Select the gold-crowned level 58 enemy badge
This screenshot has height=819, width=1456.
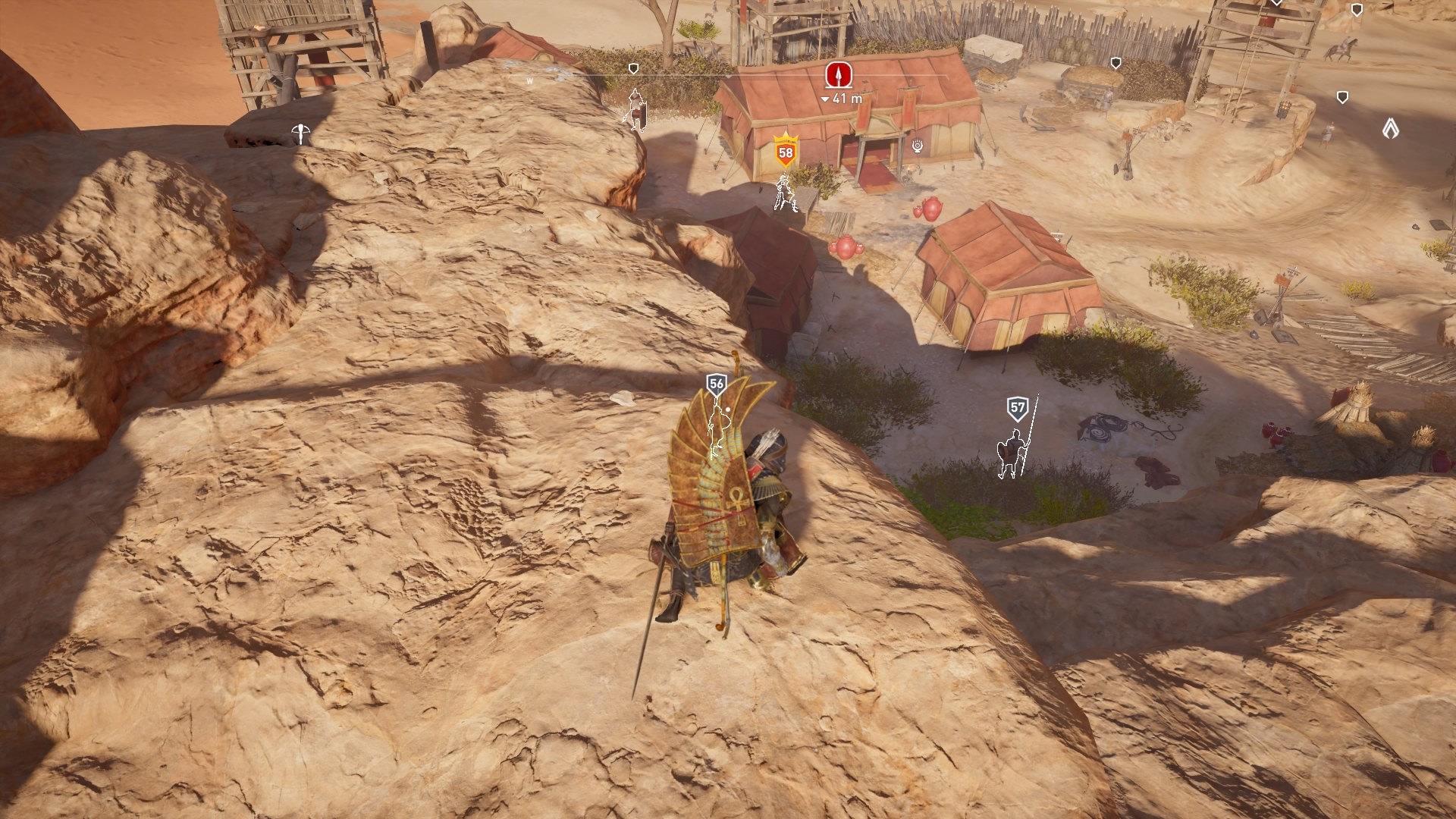coord(786,152)
